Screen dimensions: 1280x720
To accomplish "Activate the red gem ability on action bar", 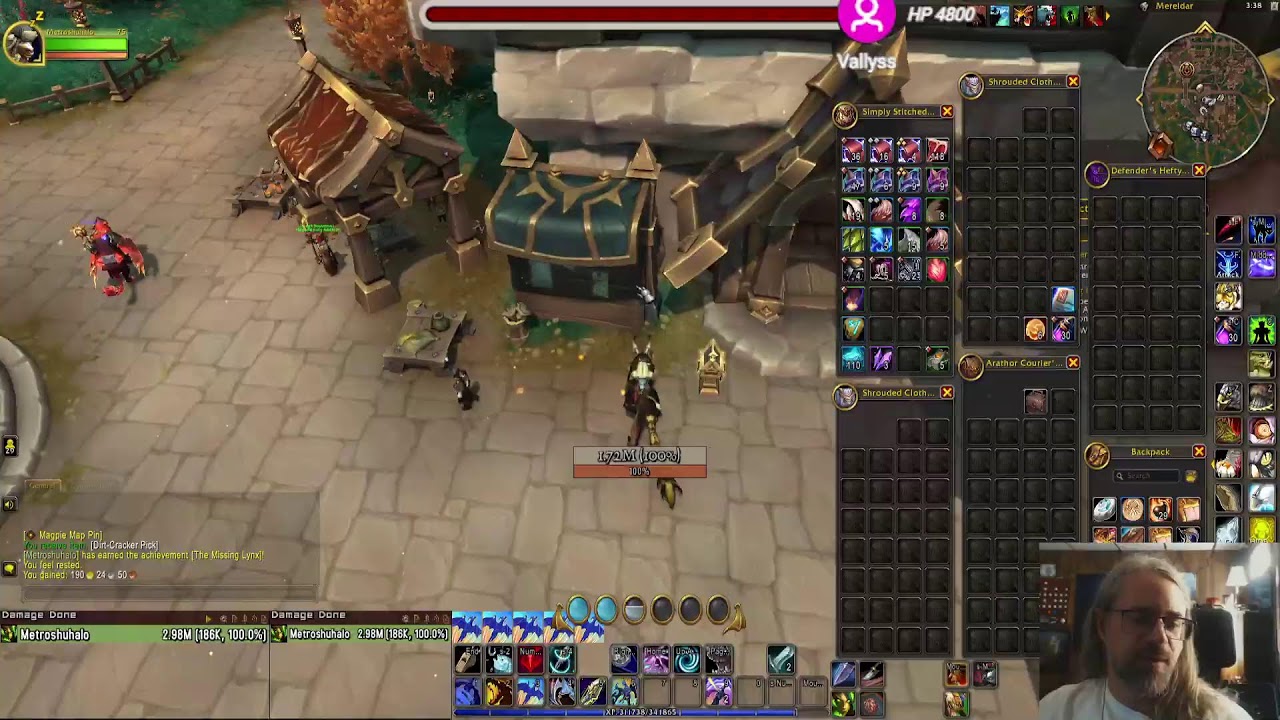I will [530, 660].
